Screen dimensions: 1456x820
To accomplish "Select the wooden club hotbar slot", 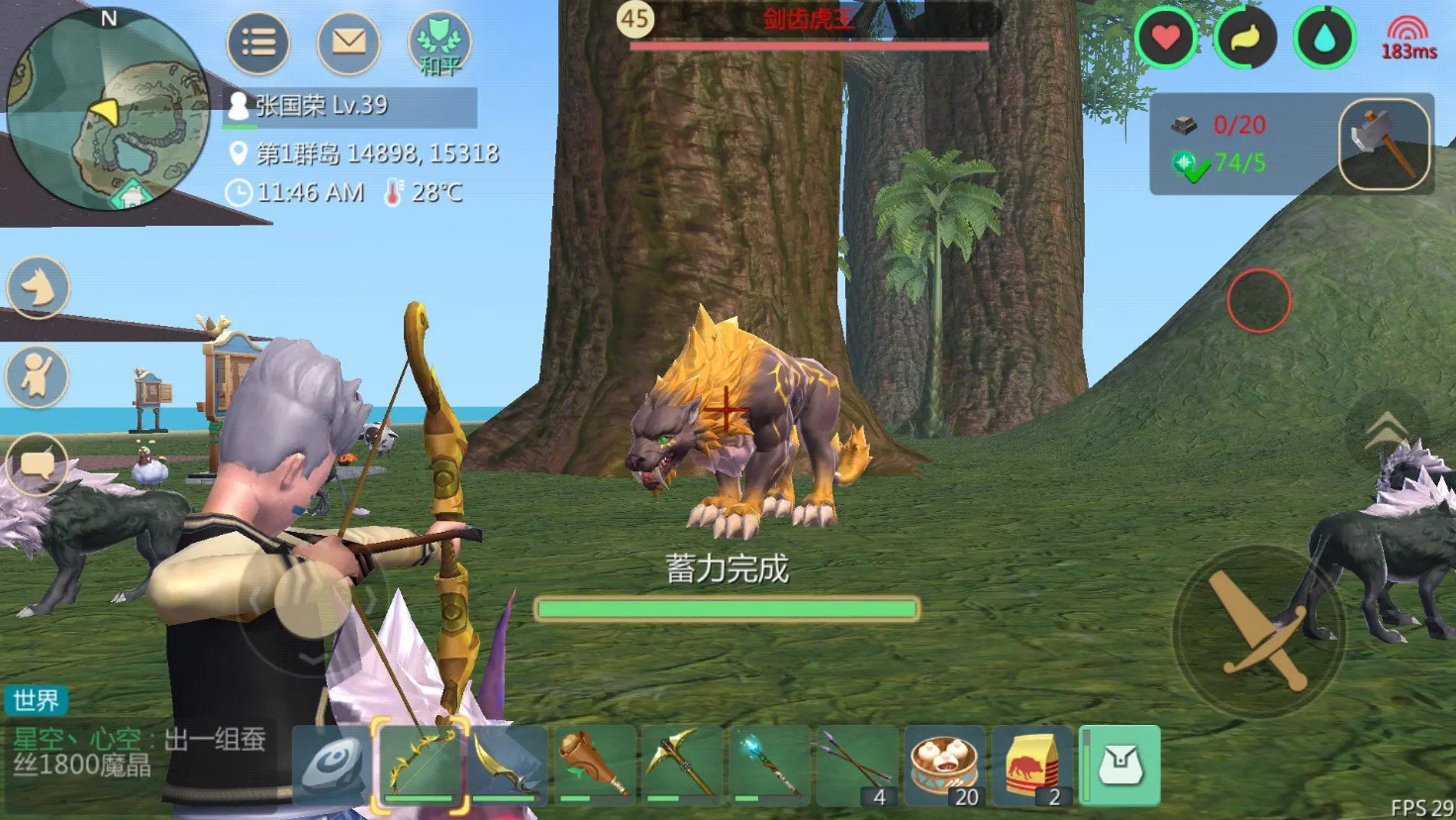I will [594, 765].
